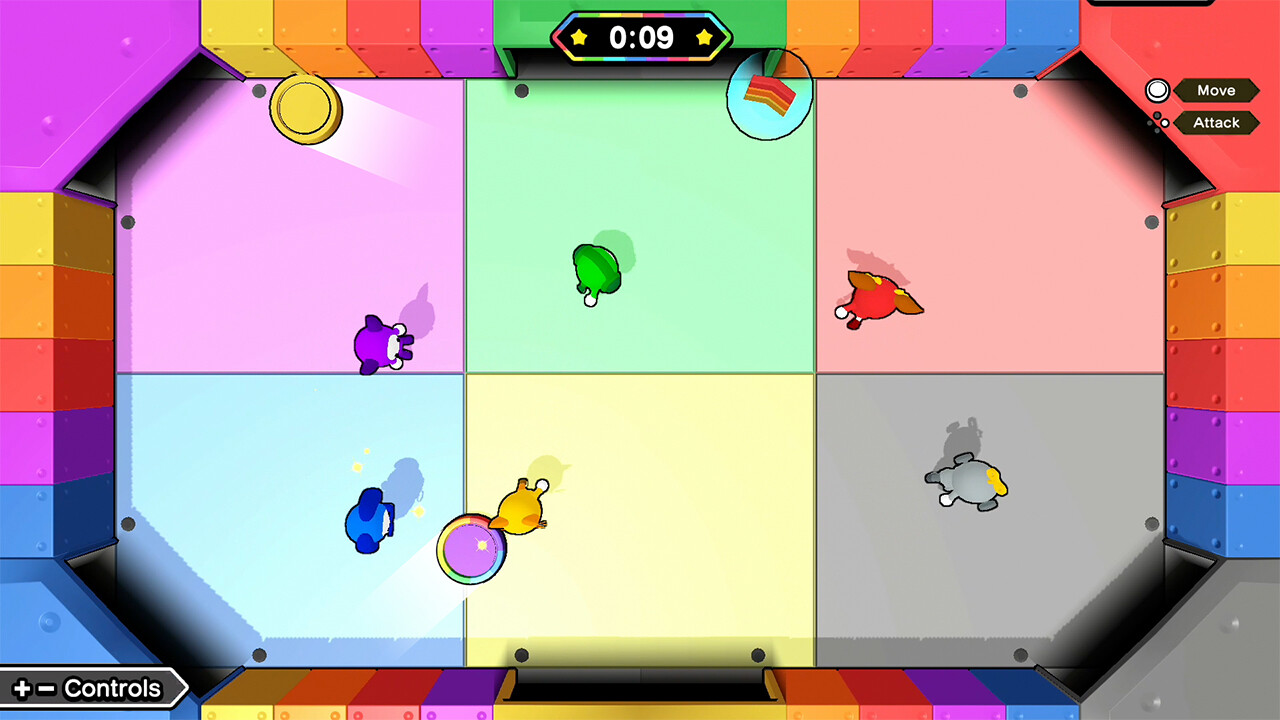Click the right star on the timer banner
This screenshot has width=1280, height=720.
pos(706,36)
